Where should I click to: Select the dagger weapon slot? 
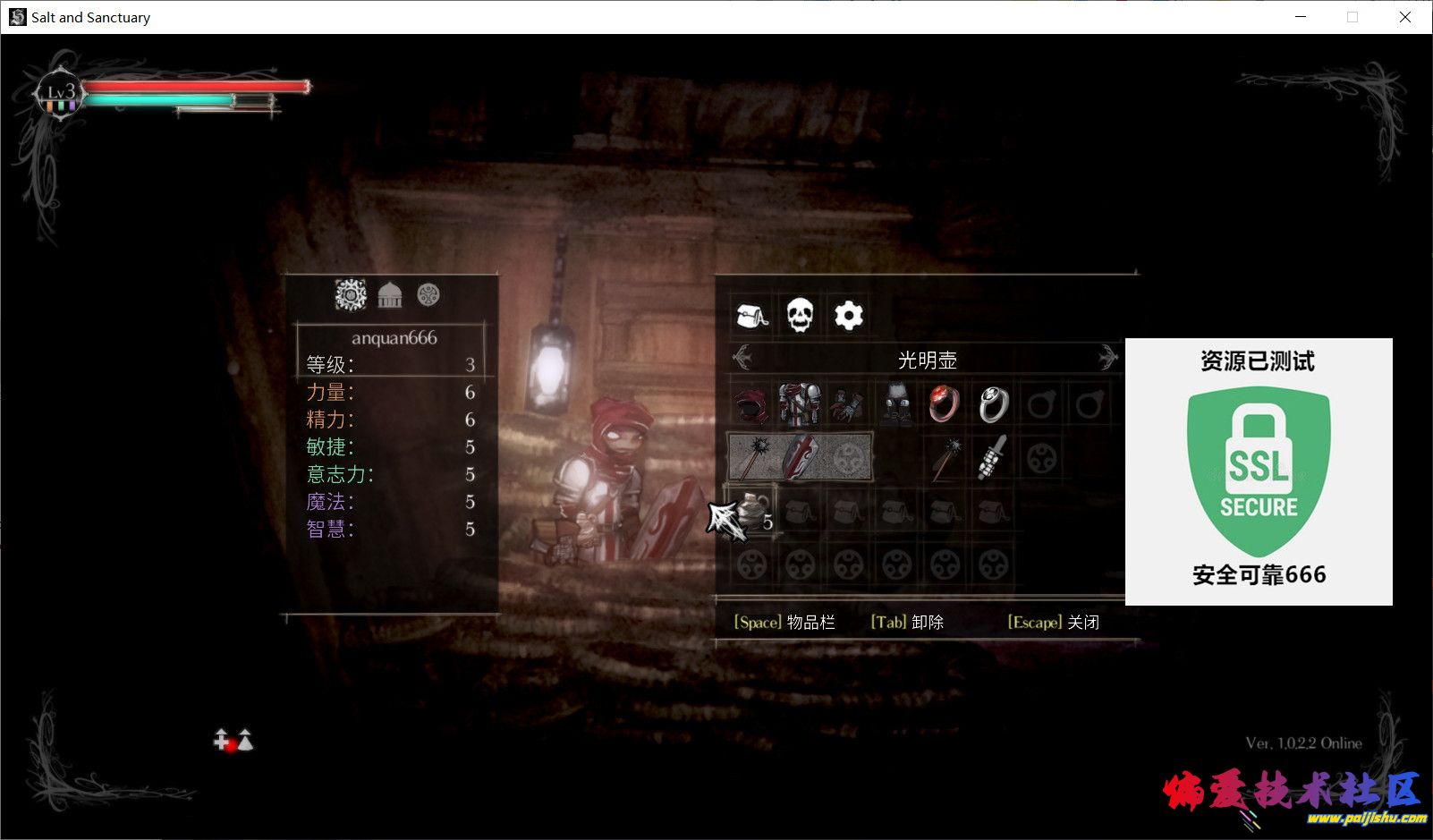(x=992, y=457)
